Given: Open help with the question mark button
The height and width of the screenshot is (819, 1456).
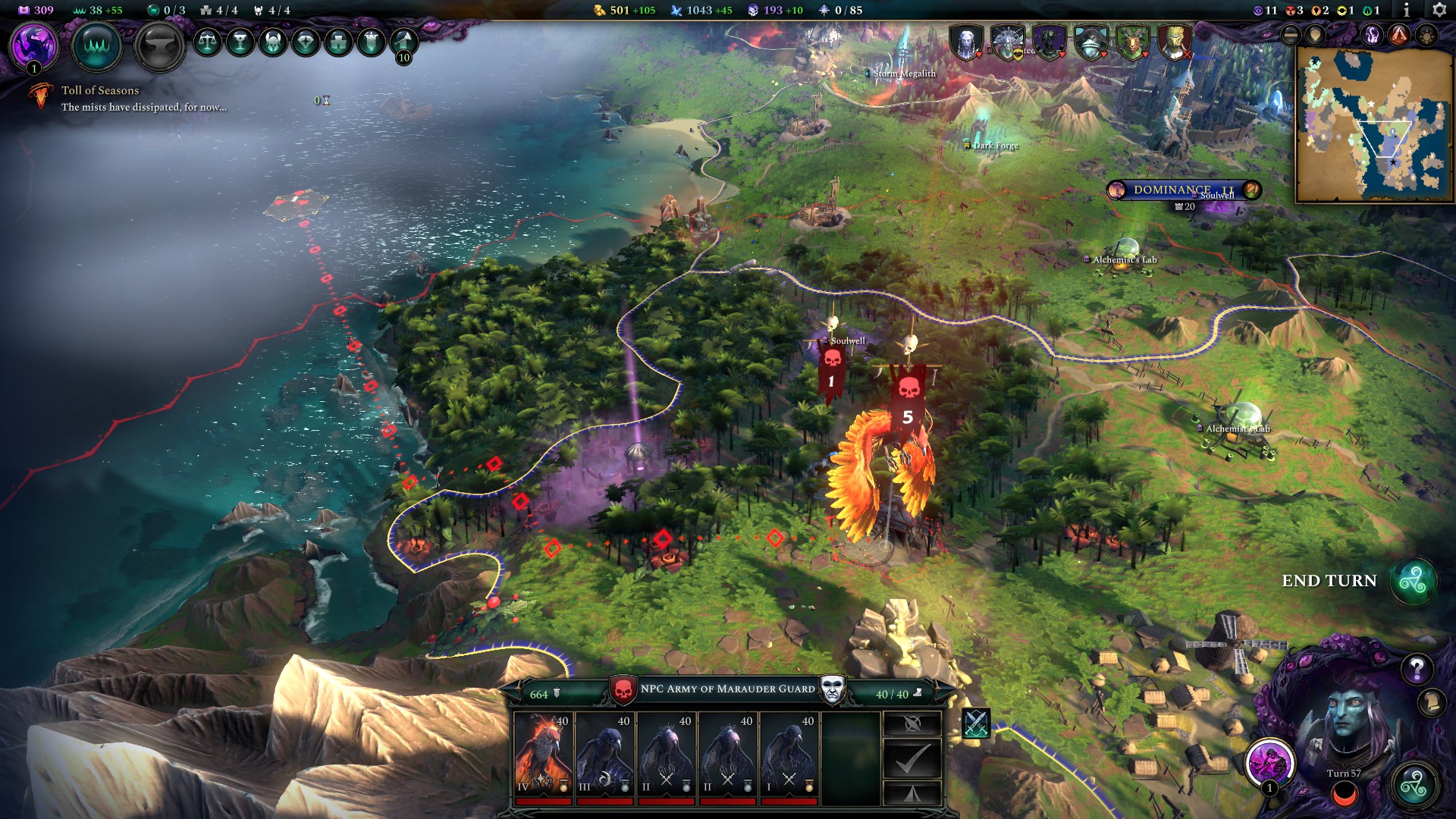Looking at the screenshot, I should click(1417, 670).
